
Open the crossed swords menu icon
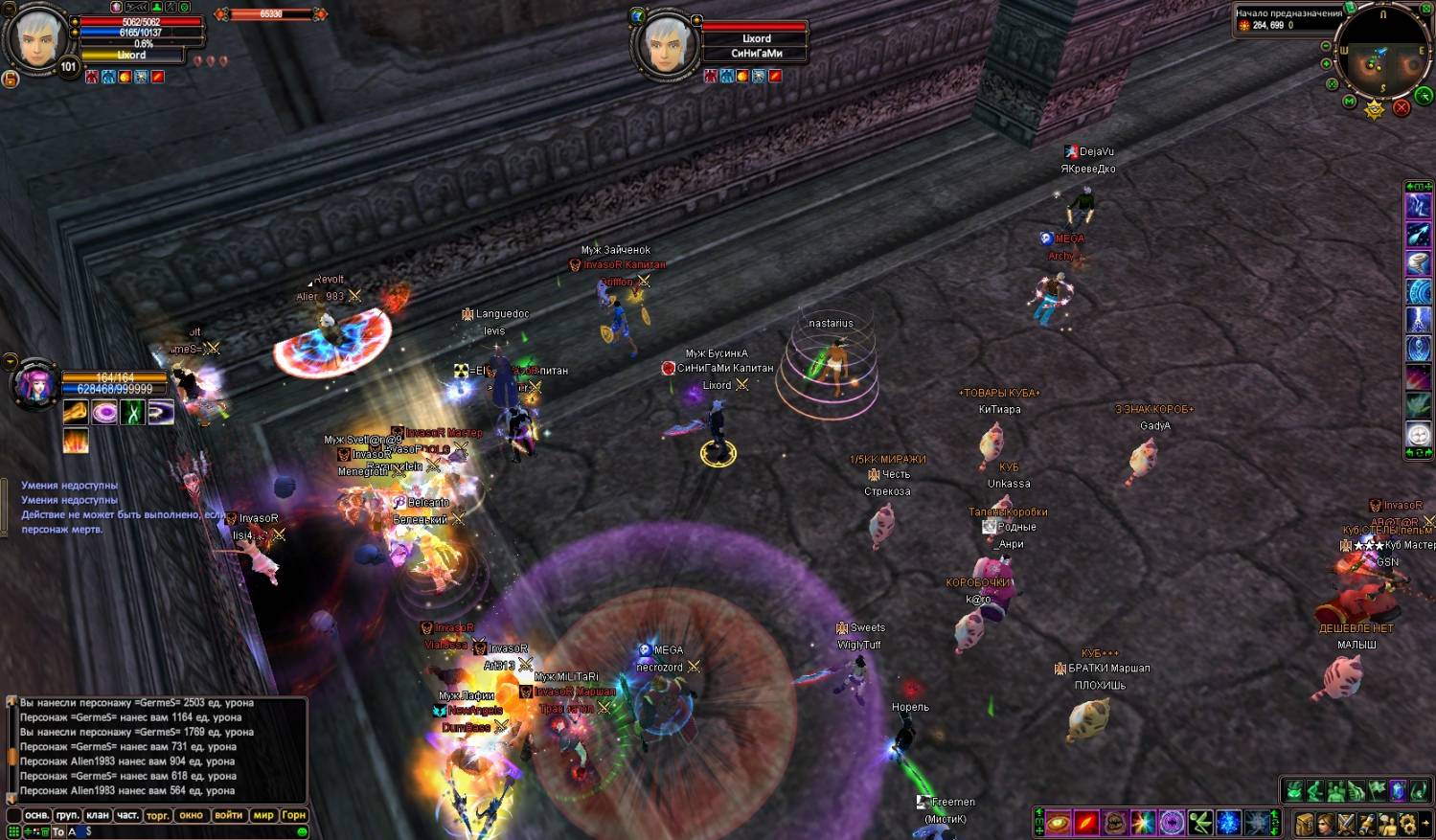pyautogui.click(x=1346, y=824)
